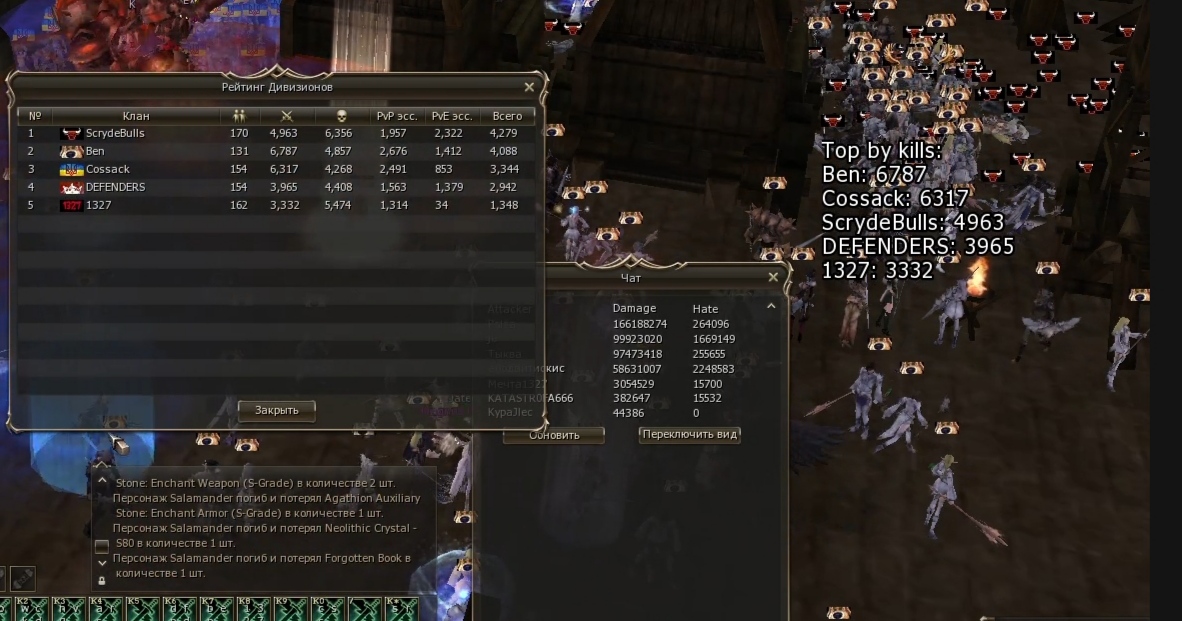Click Переключить вид button
The image size is (1182, 621).
[690, 435]
